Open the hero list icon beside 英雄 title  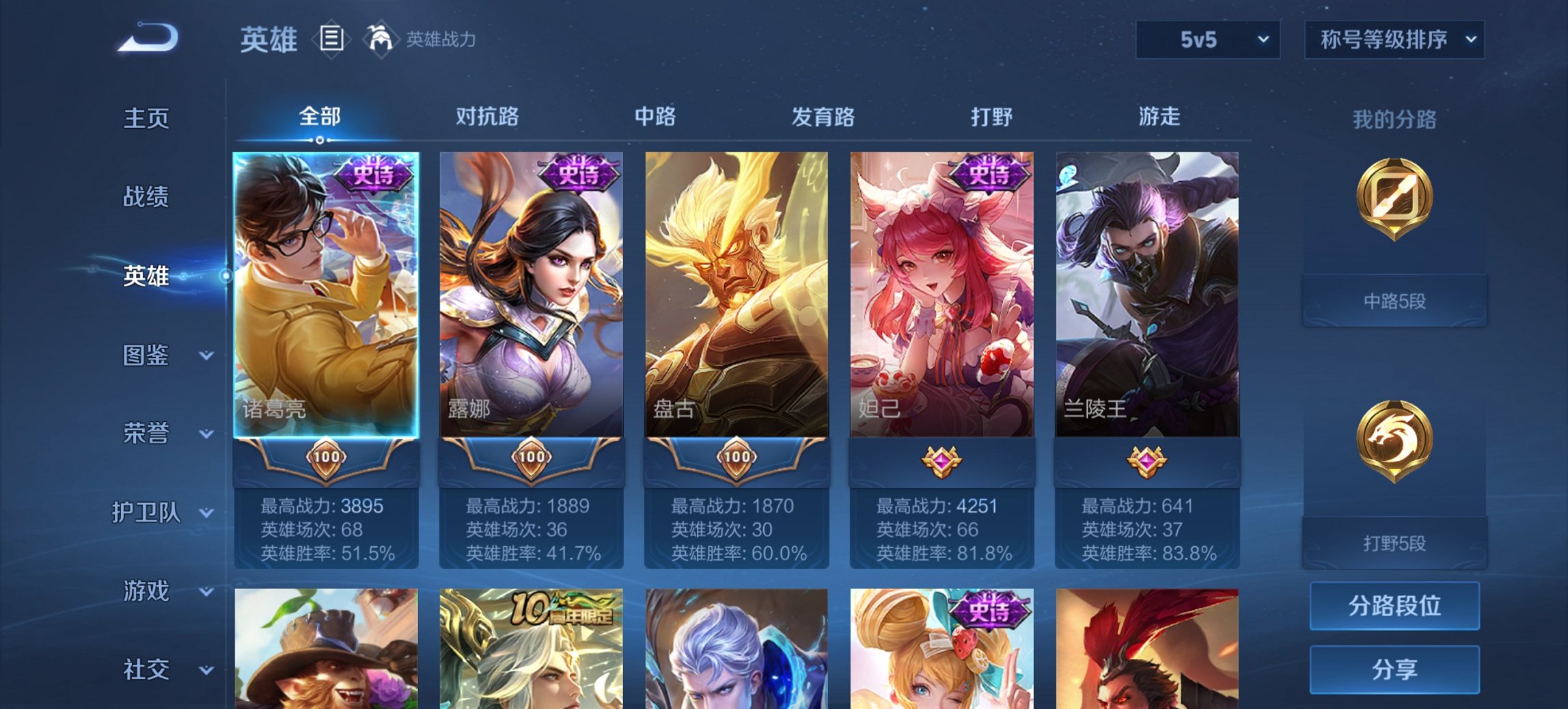333,40
